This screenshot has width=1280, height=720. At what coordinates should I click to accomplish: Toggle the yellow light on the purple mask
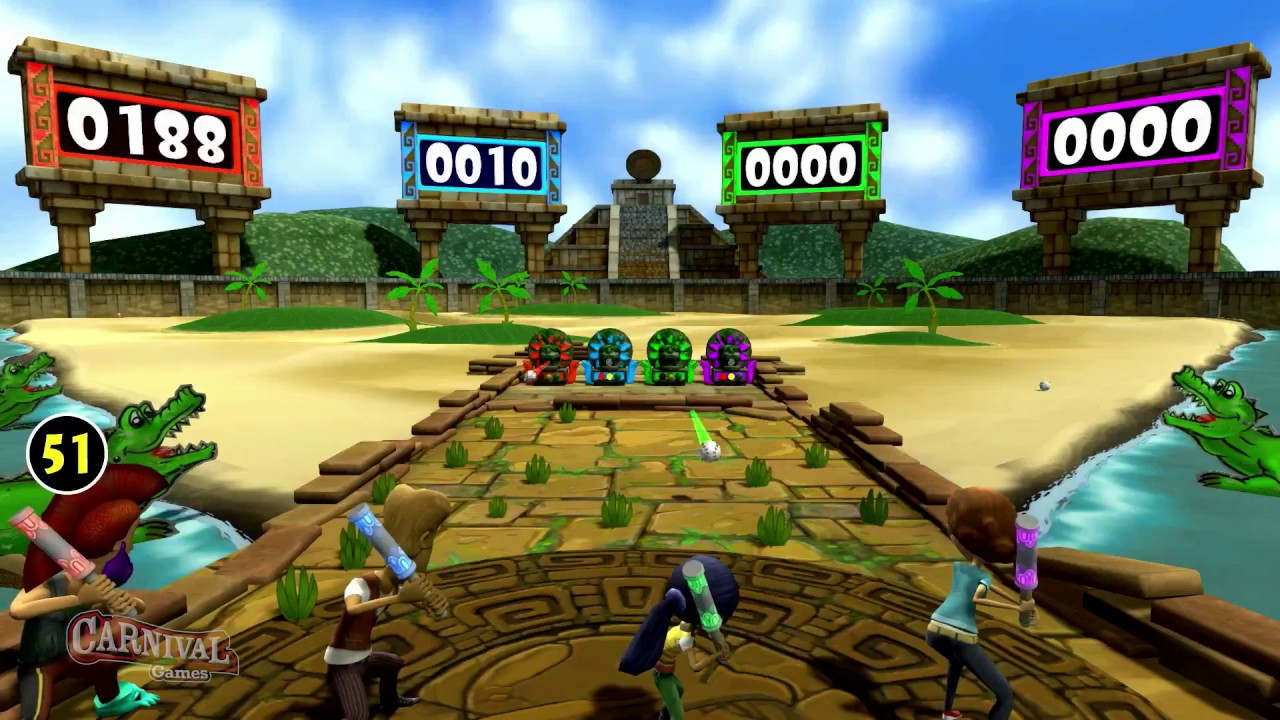click(731, 376)
